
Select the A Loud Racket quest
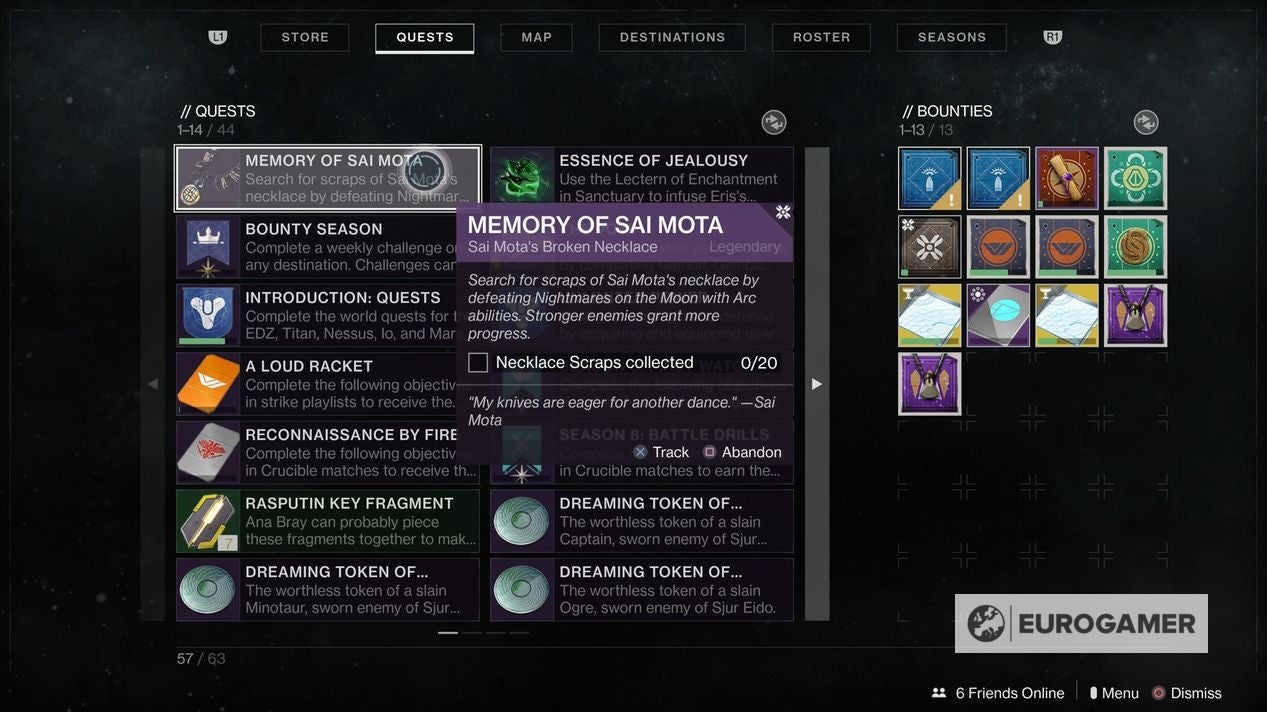[328, 384]
